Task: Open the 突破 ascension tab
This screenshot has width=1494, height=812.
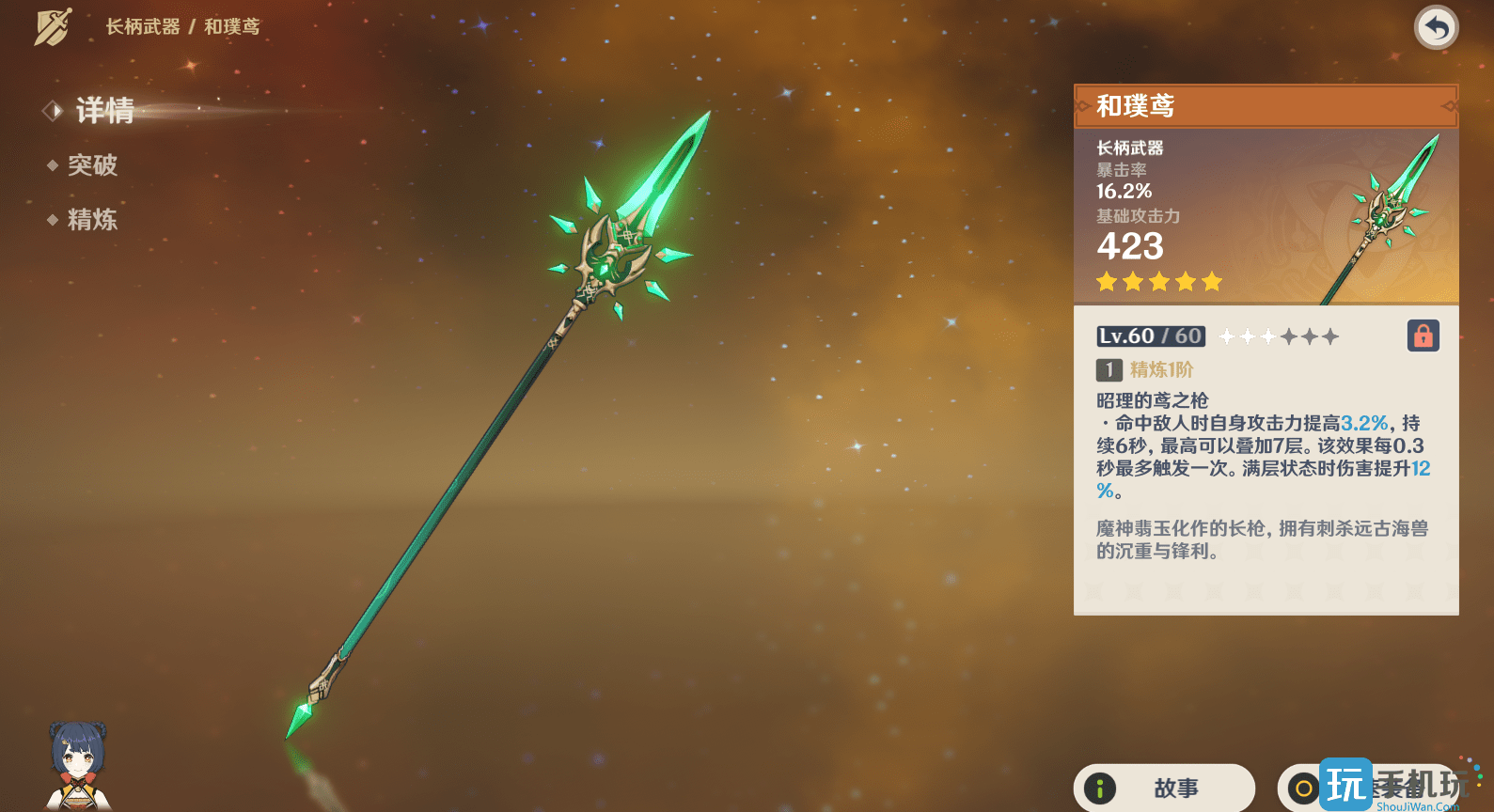Action: pyautogui.click(x=93, y=165)
